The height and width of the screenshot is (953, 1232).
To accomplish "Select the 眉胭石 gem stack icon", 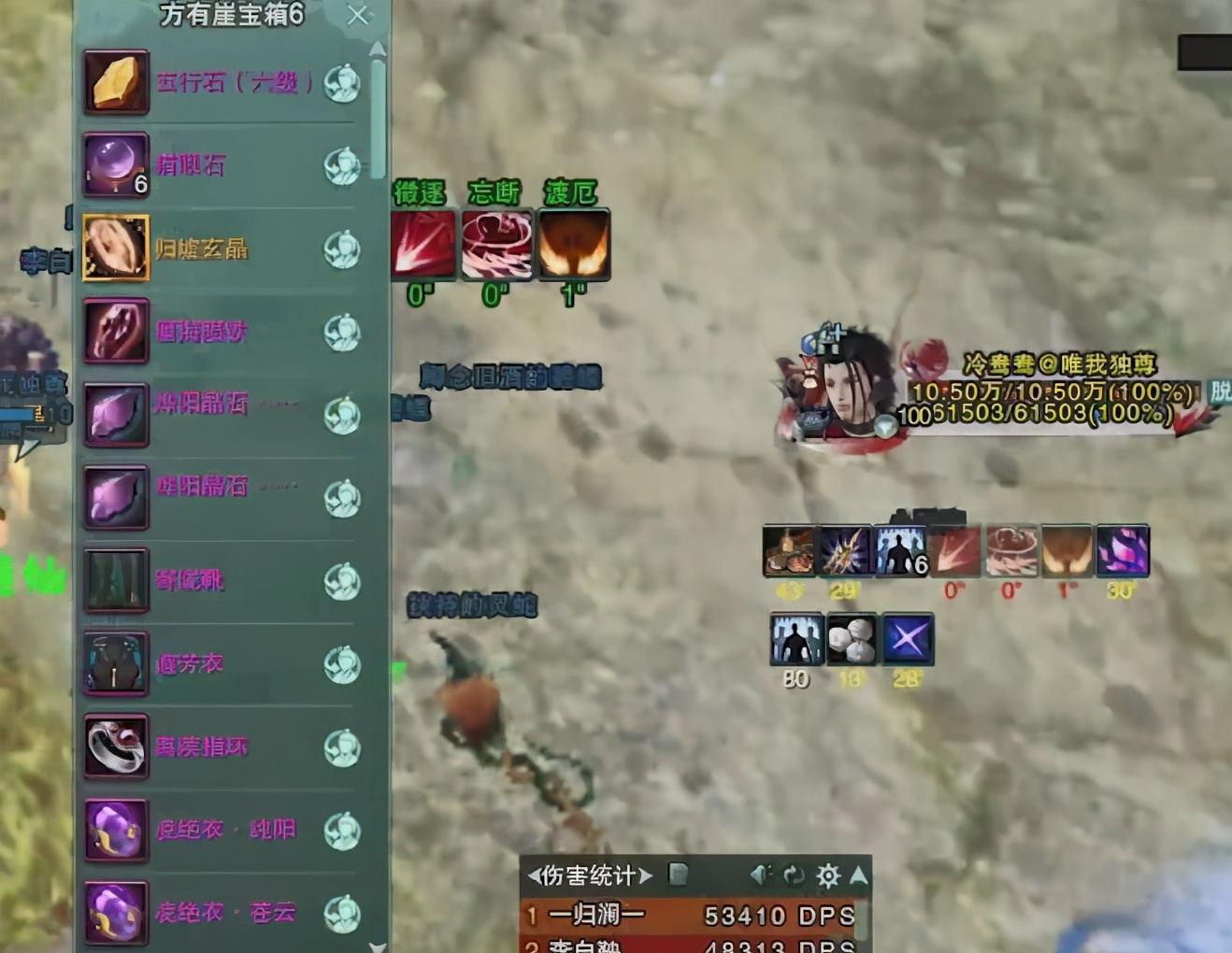I will pos(115,166).
